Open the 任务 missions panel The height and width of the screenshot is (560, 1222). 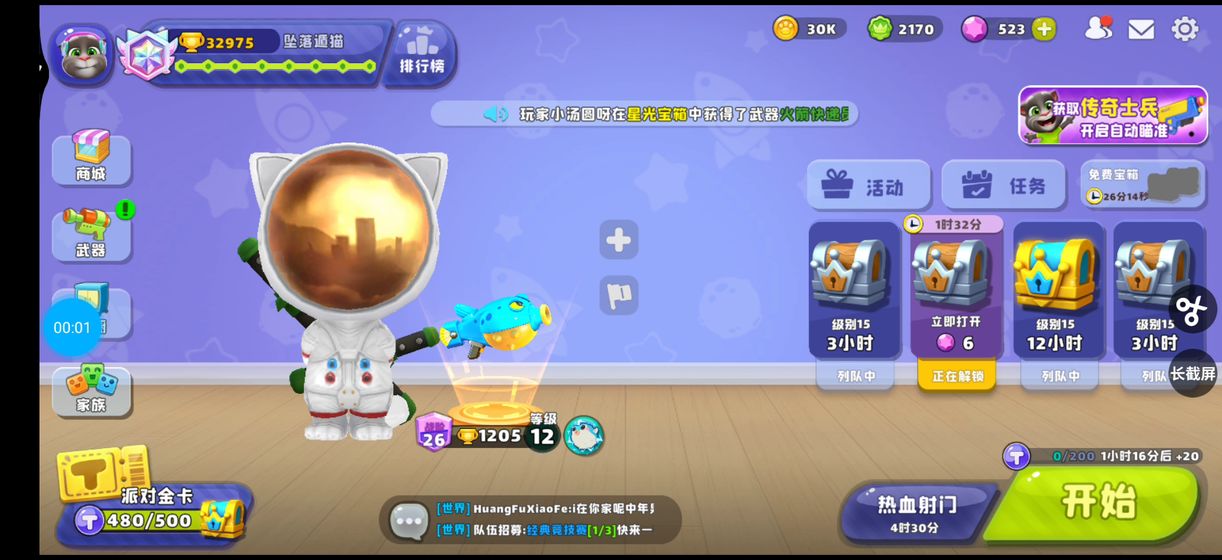1003,186
